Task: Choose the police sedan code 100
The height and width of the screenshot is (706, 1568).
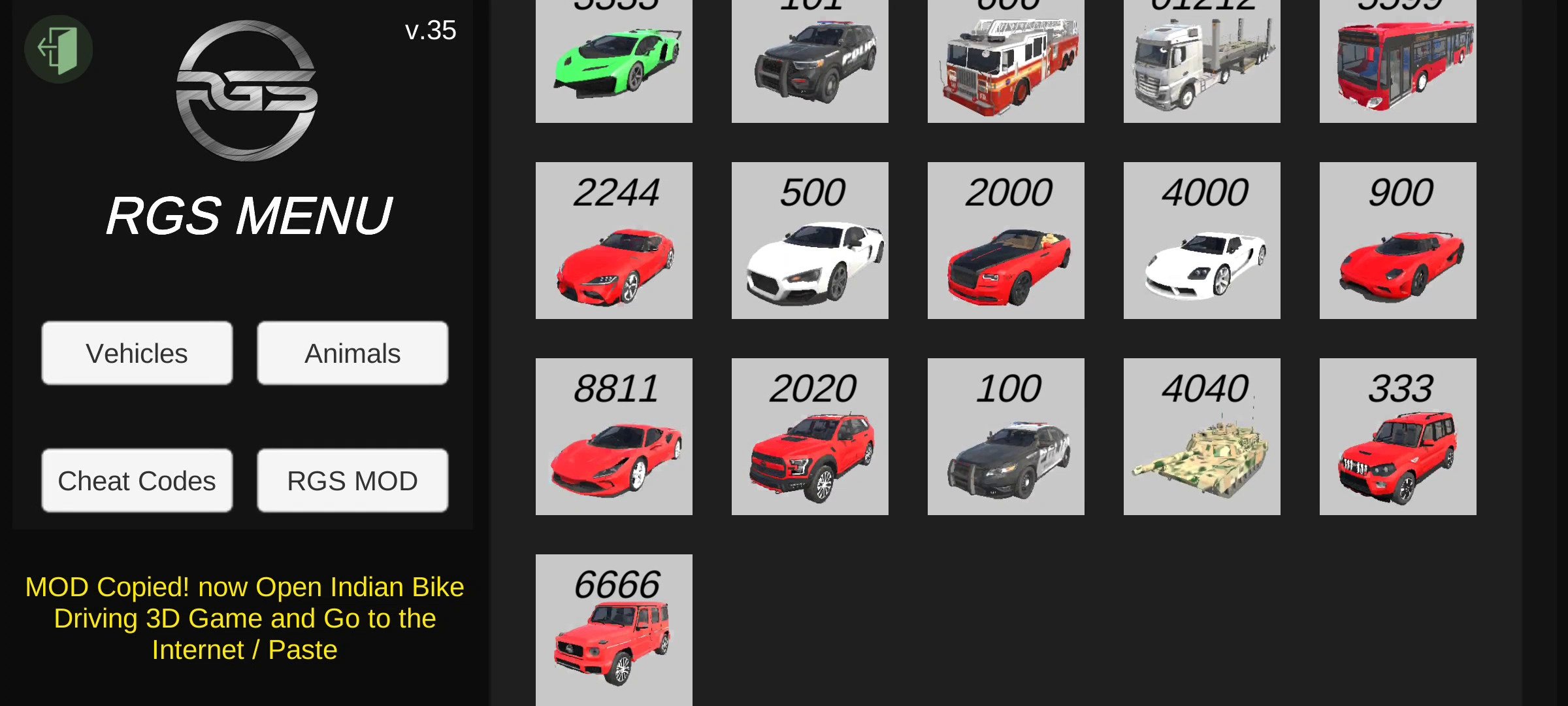Action: click(x=1006, y=437)
